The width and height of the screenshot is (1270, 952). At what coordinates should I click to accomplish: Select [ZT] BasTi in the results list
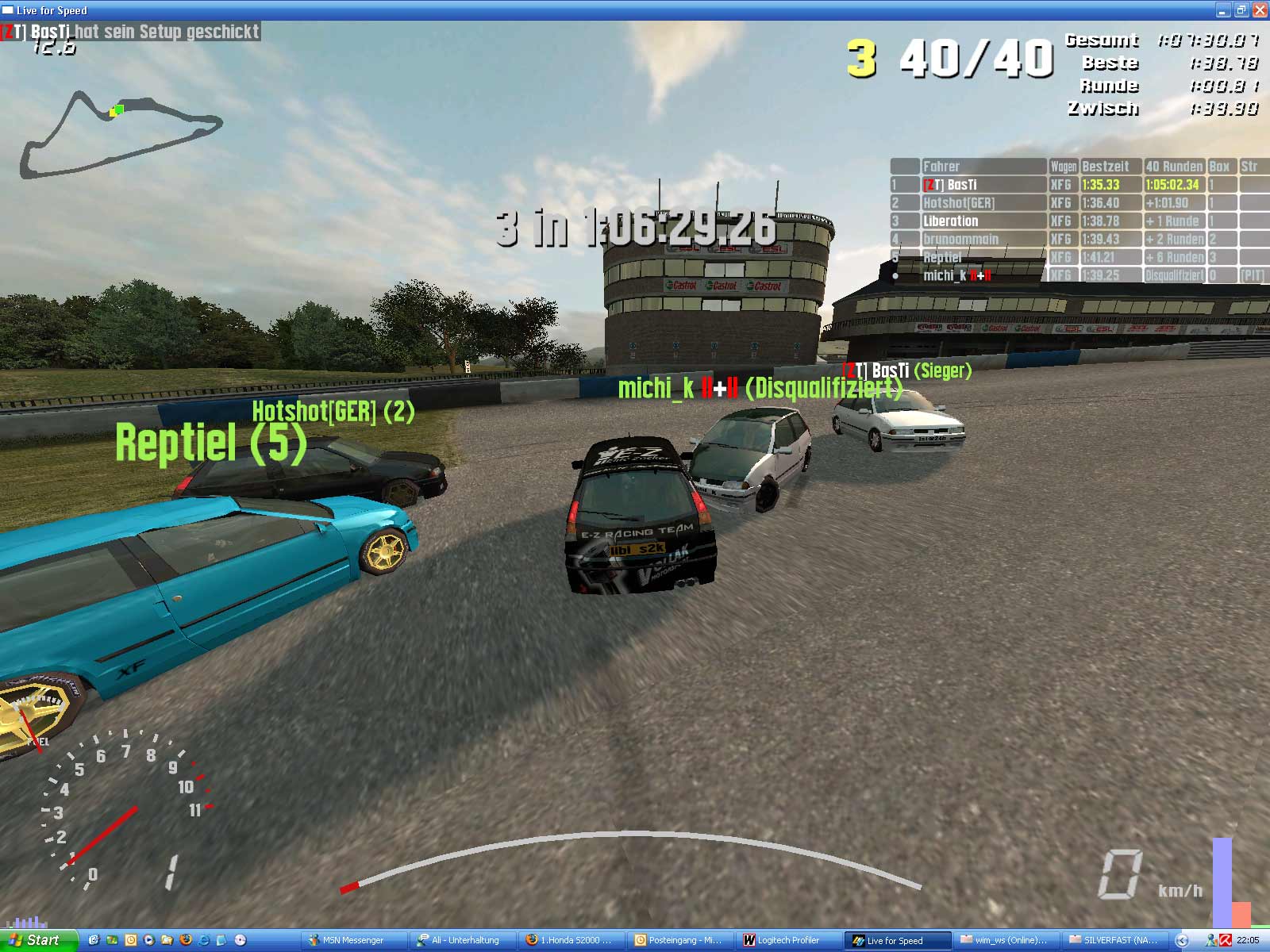click(x=949, y=185)
